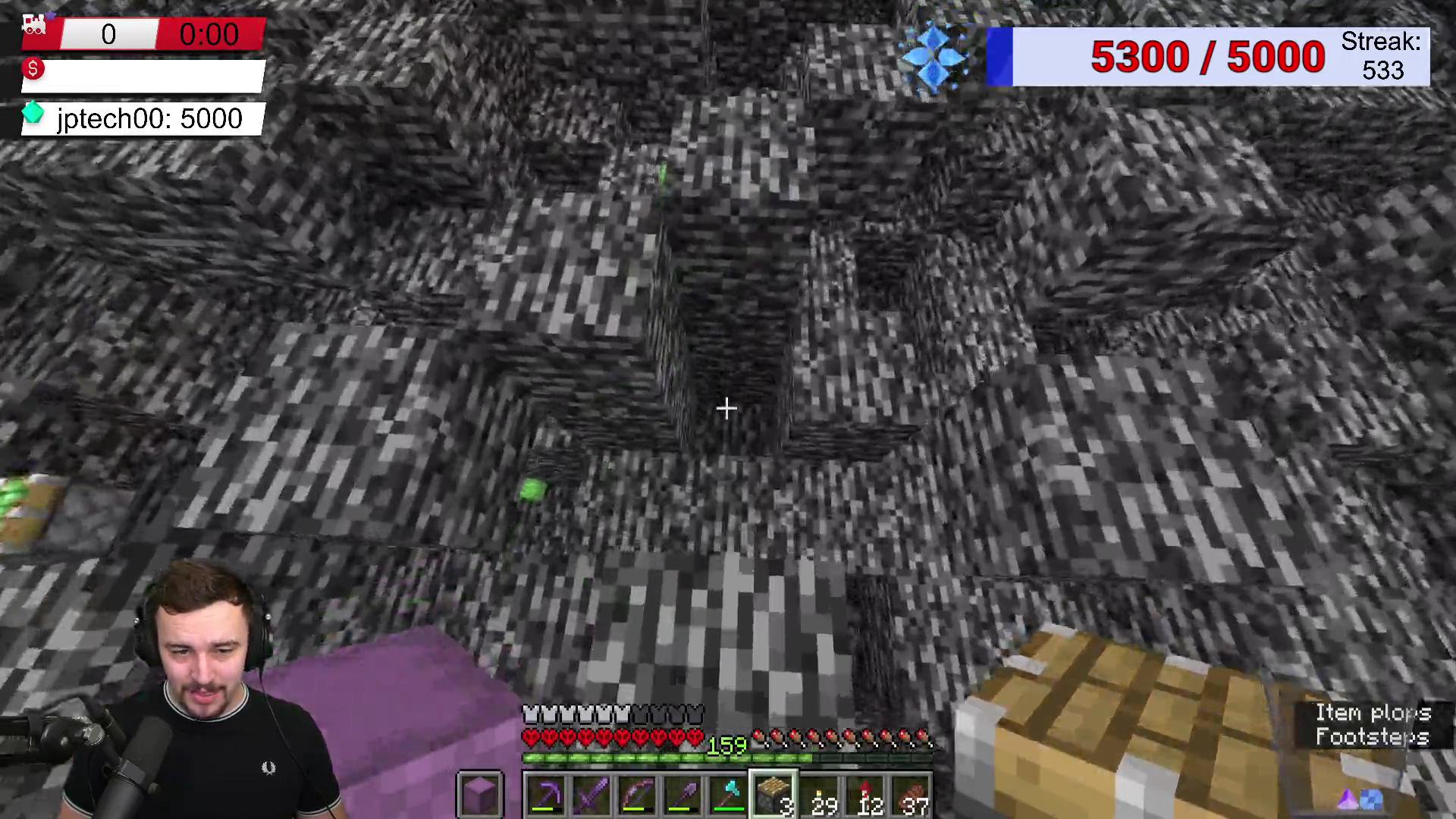This screenshot has width=1456, height=819.
Task: Click the jptech00 donation alert bar
Action: [143, 118]
